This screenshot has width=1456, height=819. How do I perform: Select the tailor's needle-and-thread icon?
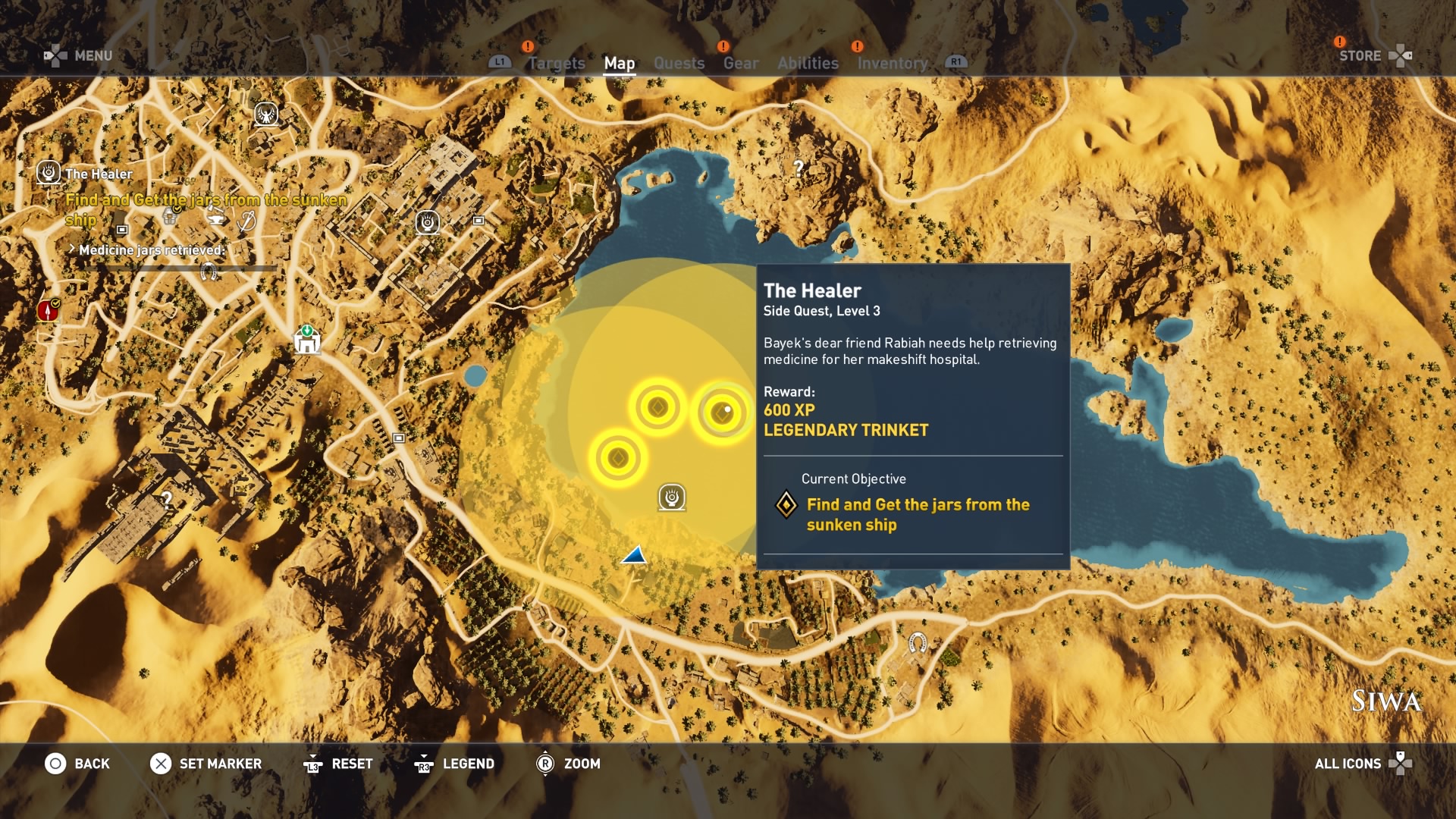tap(246, 221)
